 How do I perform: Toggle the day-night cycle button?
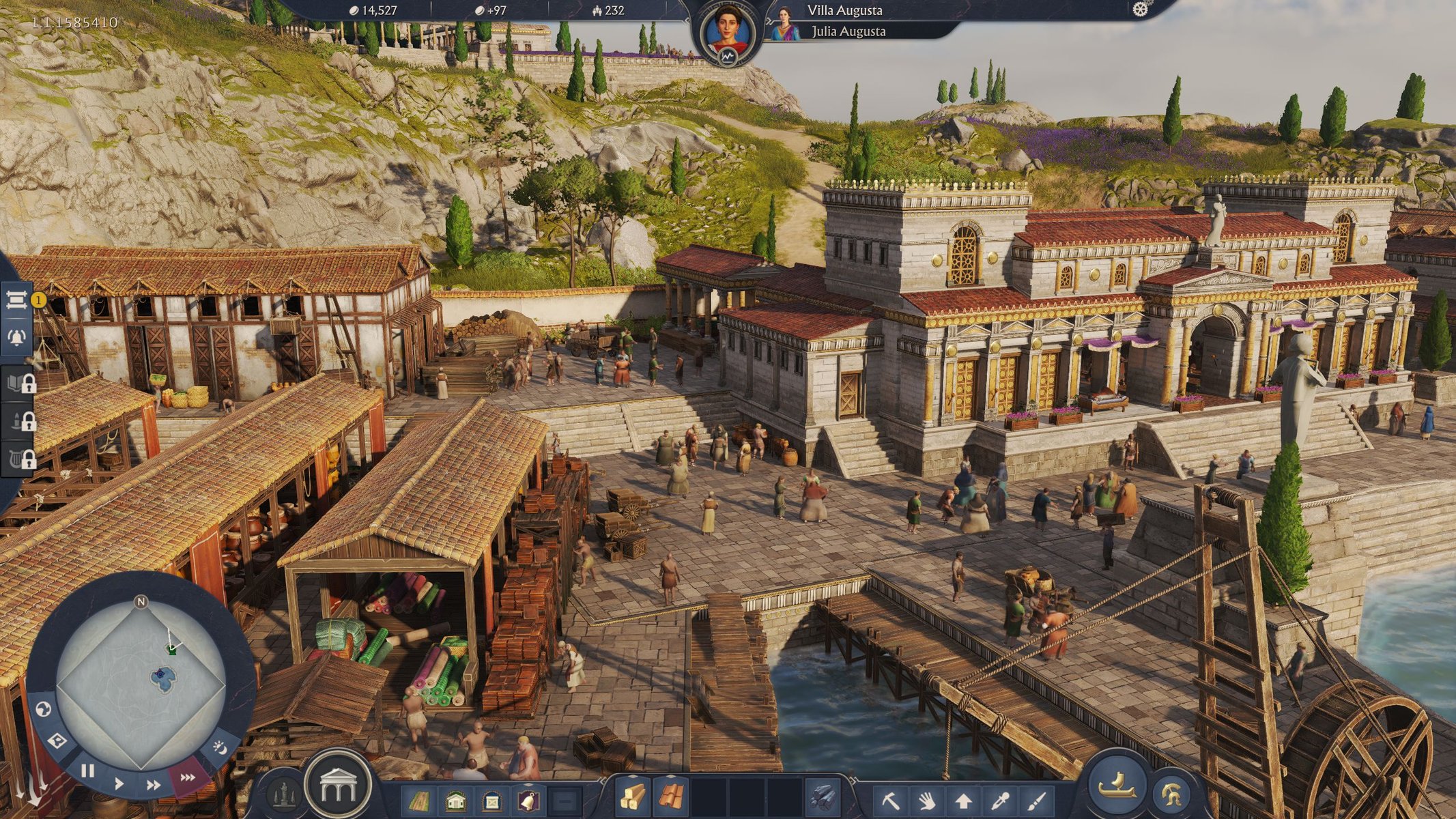pos(220,748)
